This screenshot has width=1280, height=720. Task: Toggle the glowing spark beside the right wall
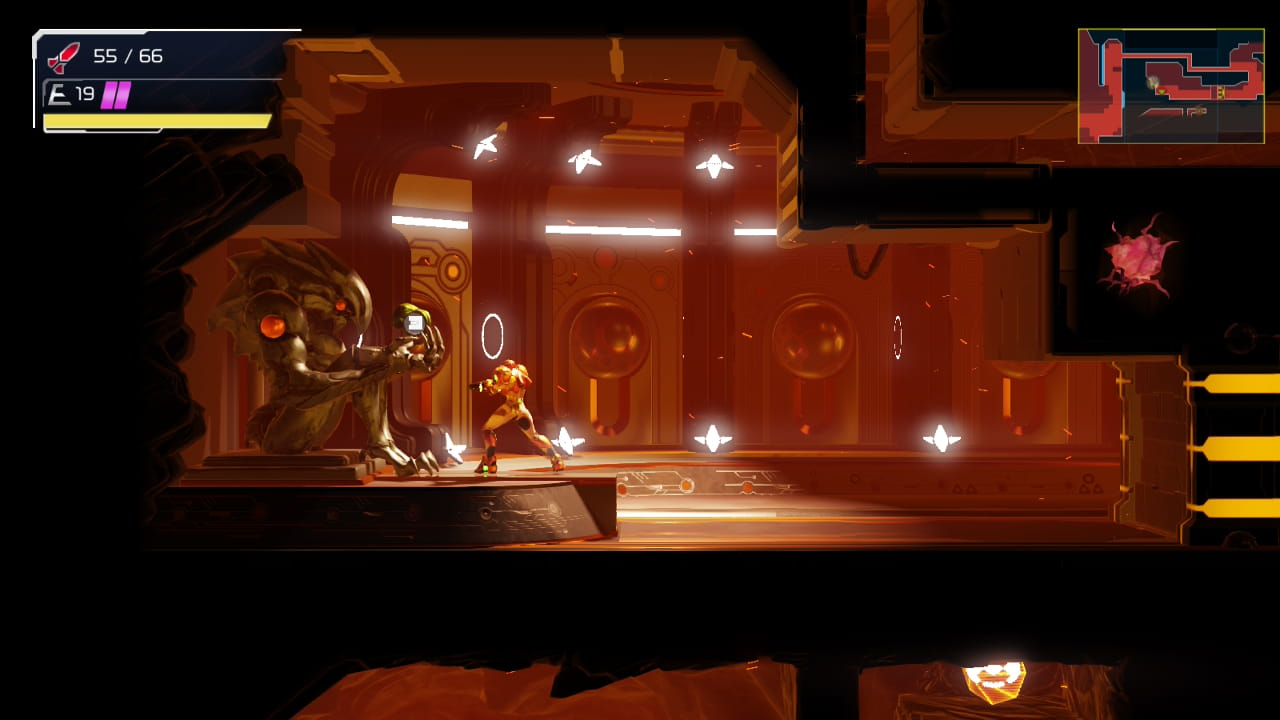tap(941, 436)
